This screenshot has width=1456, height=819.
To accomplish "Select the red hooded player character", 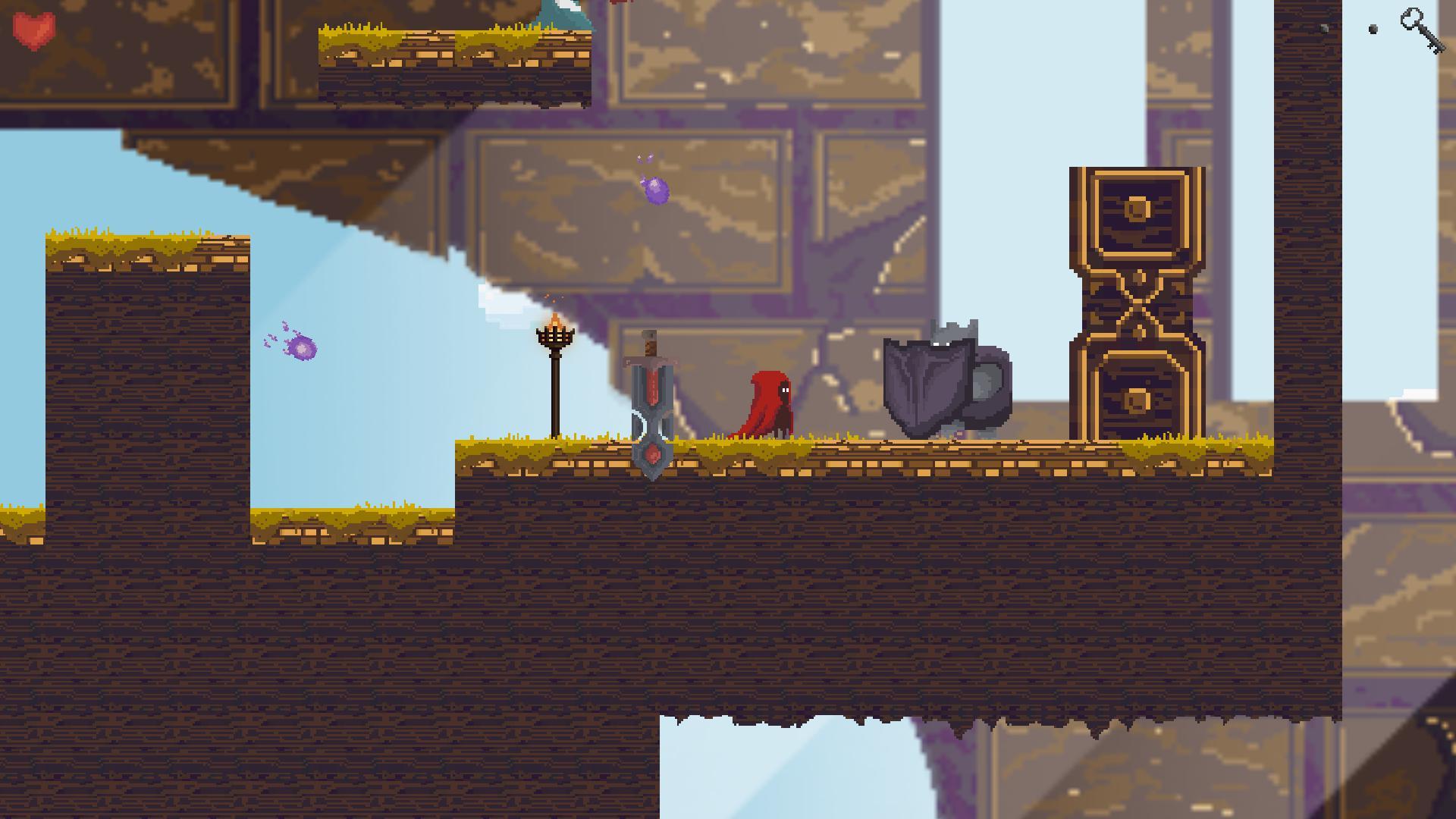I will tap(766, 406).
